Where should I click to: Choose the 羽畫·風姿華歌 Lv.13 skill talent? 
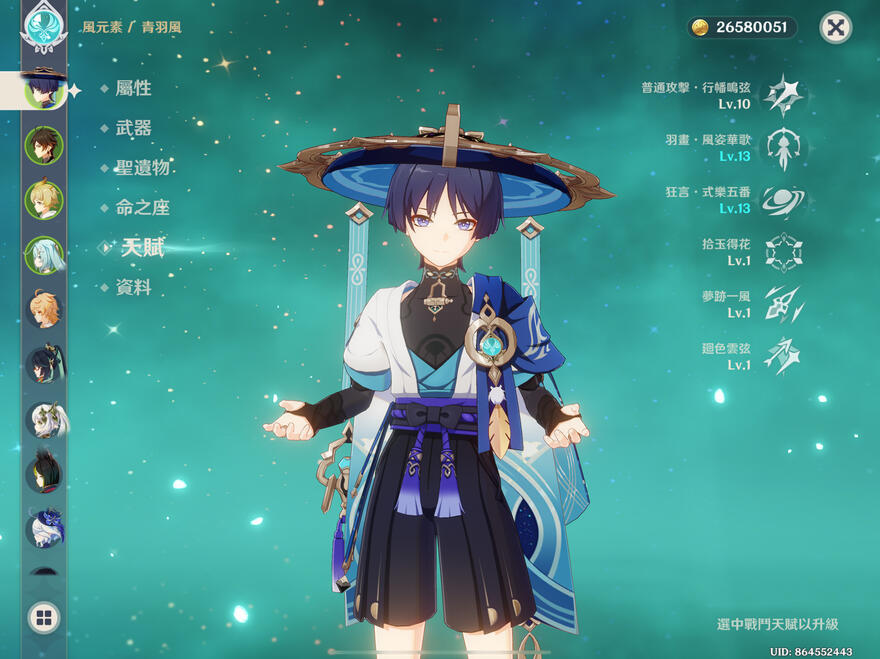(783, 148)
